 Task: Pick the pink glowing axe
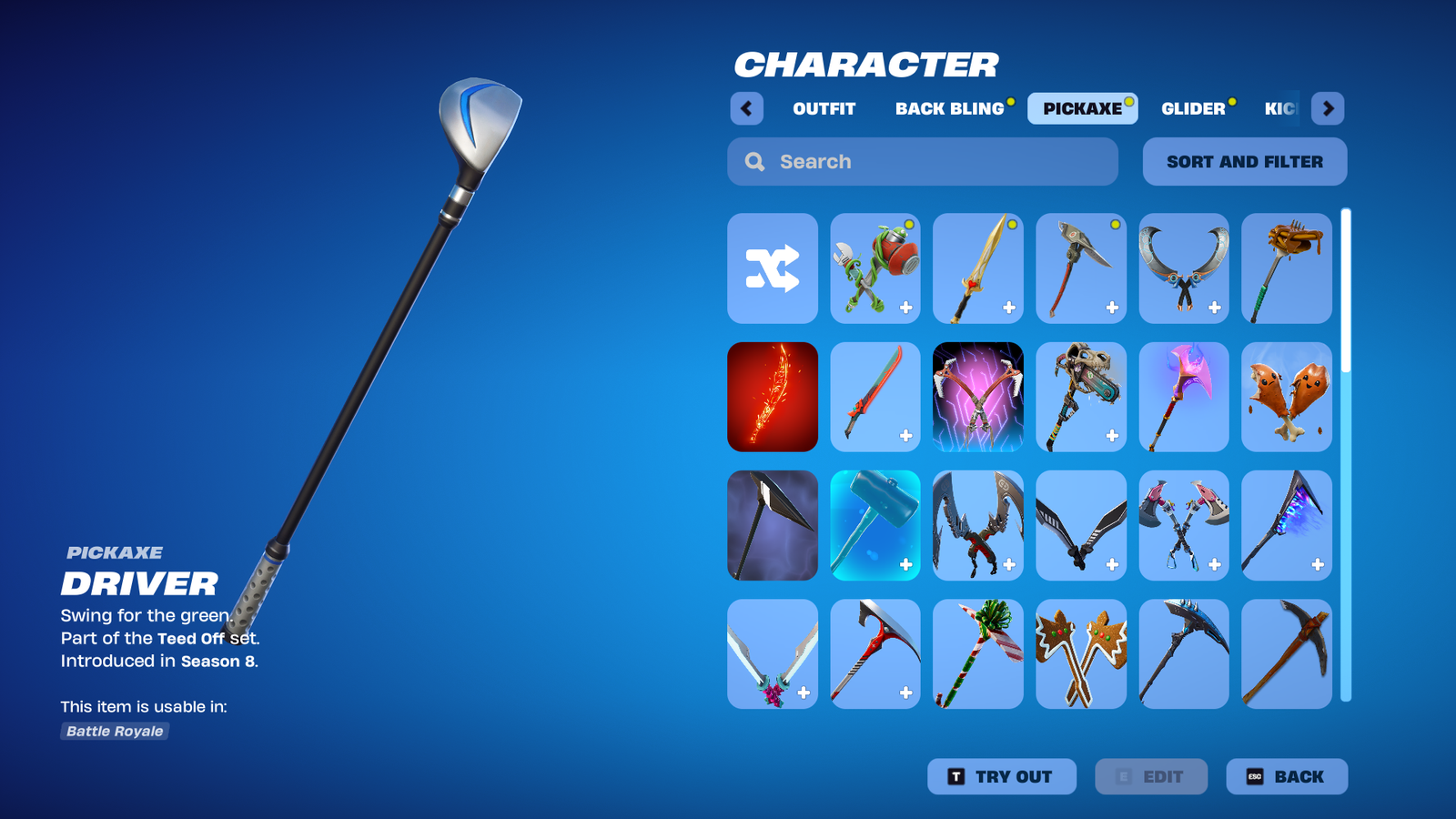[x=1184, y=397]
